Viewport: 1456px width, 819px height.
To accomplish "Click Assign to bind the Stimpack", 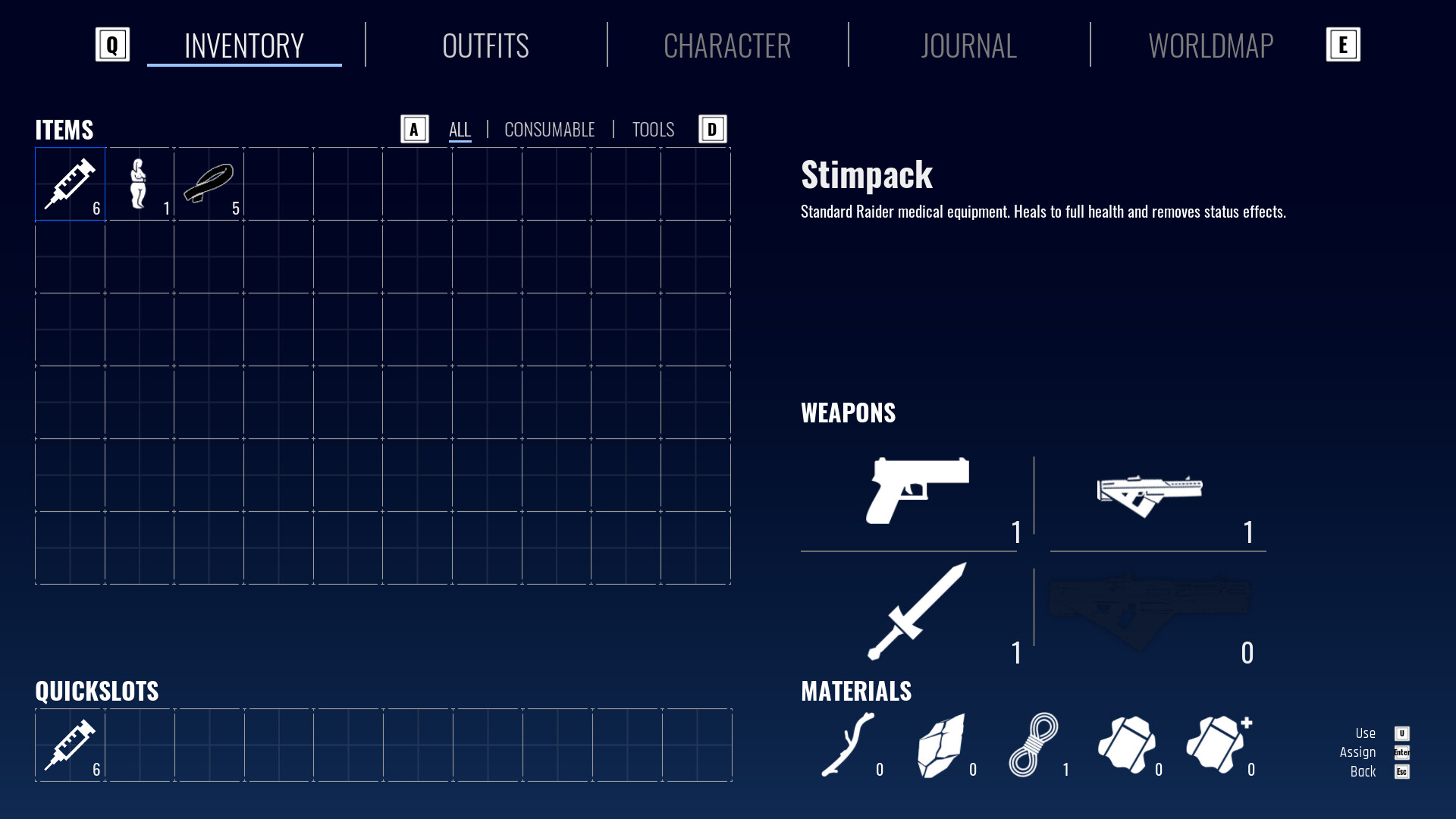I will tap(1358, 752).
